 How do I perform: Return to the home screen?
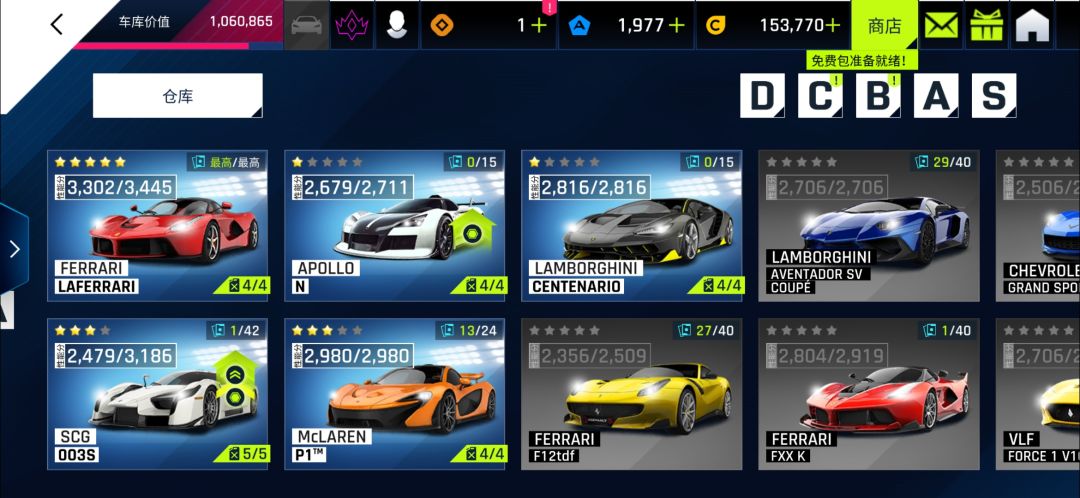pyautogui.click(x=1033, y=25)
